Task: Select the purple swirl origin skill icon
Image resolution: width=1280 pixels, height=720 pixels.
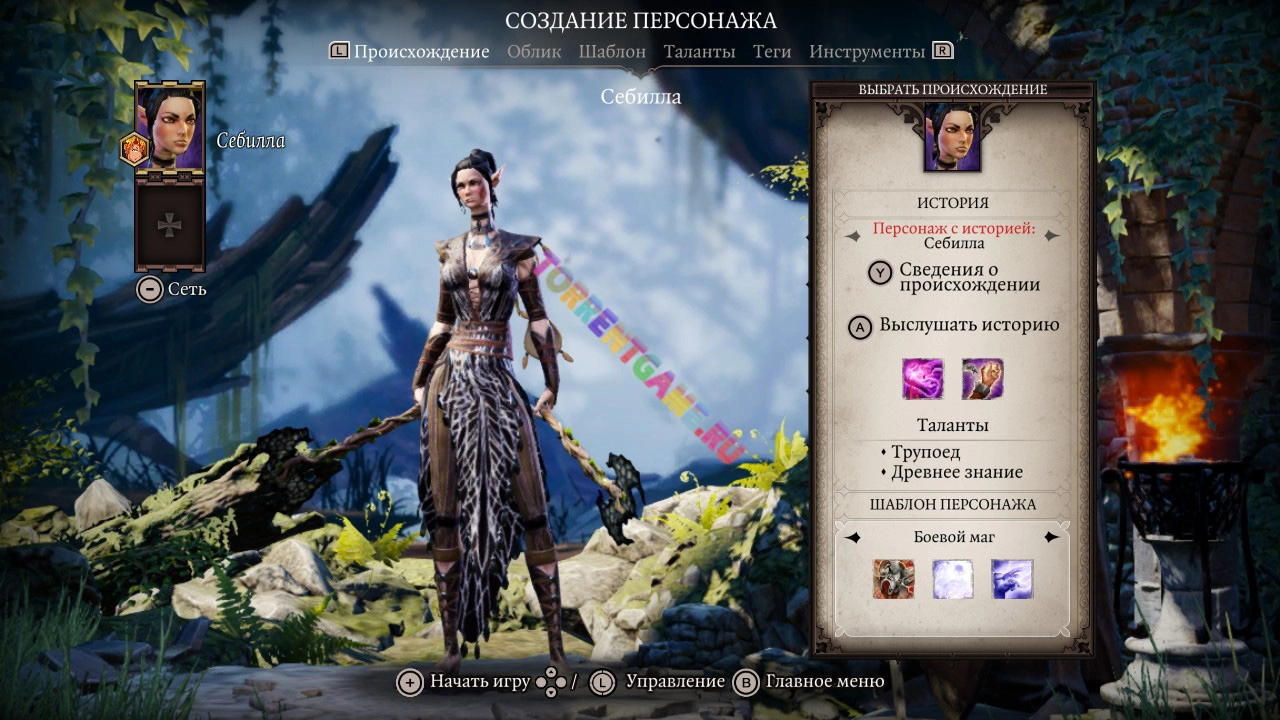Action: click(922, 379)
